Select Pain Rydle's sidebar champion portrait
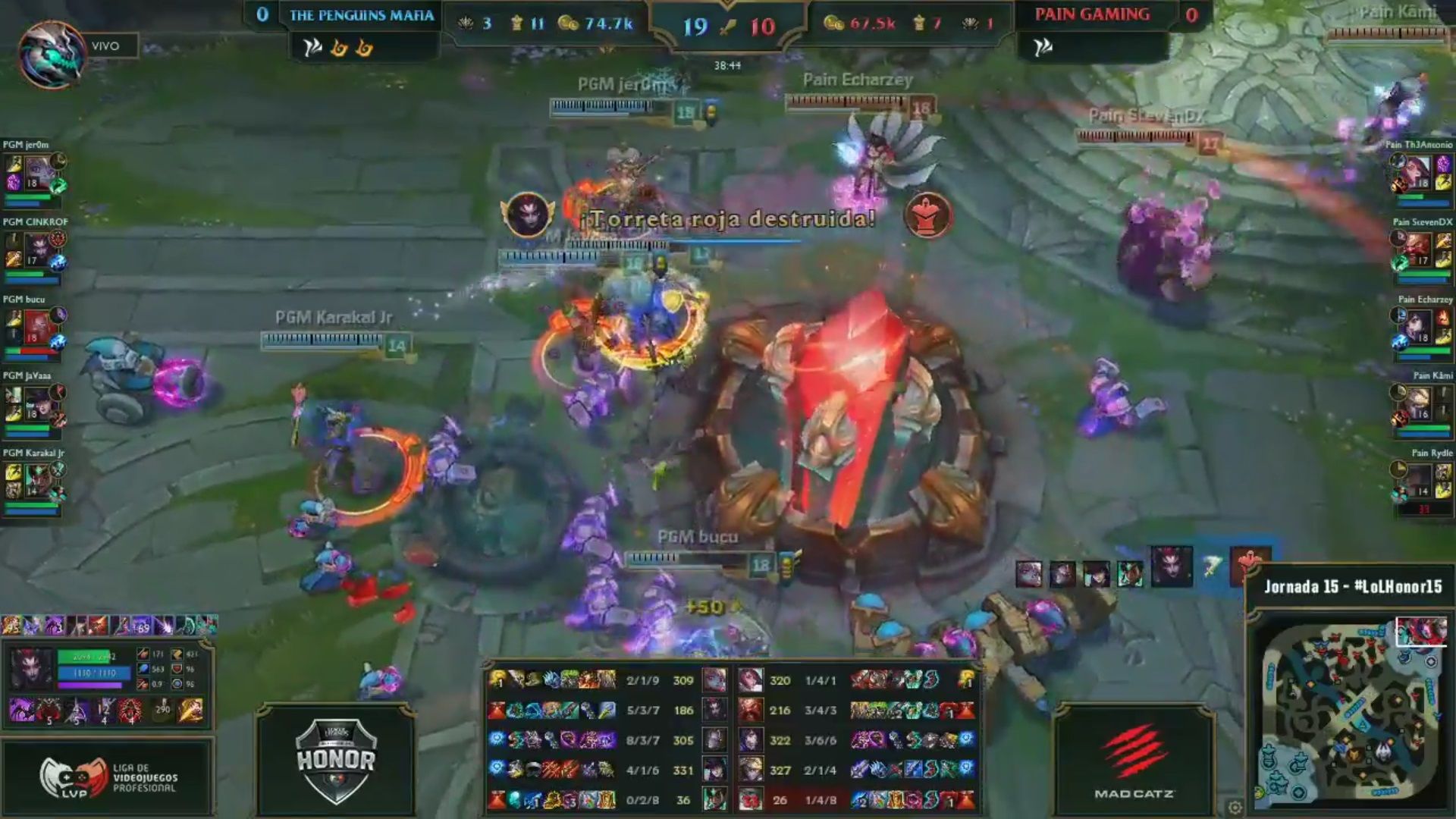This screenshot has width=1456, height=819. coord(1418,480)
